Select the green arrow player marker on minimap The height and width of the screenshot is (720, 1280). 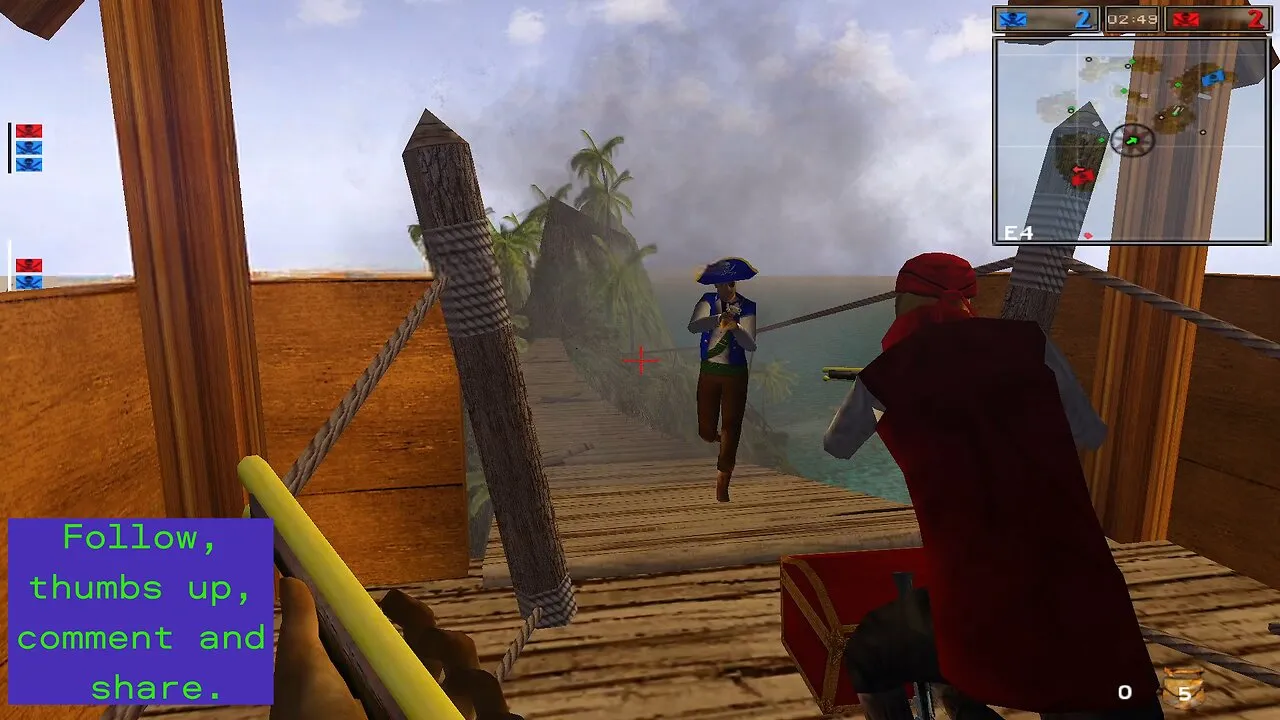1131,140
